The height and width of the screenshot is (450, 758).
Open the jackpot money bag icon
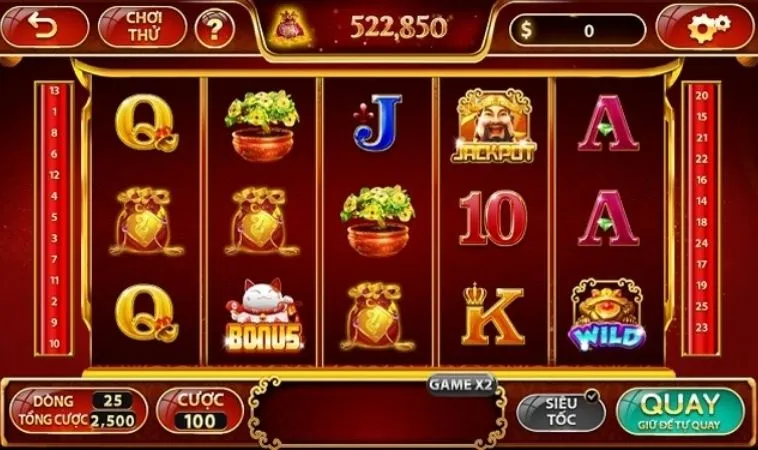coord(293,29)
